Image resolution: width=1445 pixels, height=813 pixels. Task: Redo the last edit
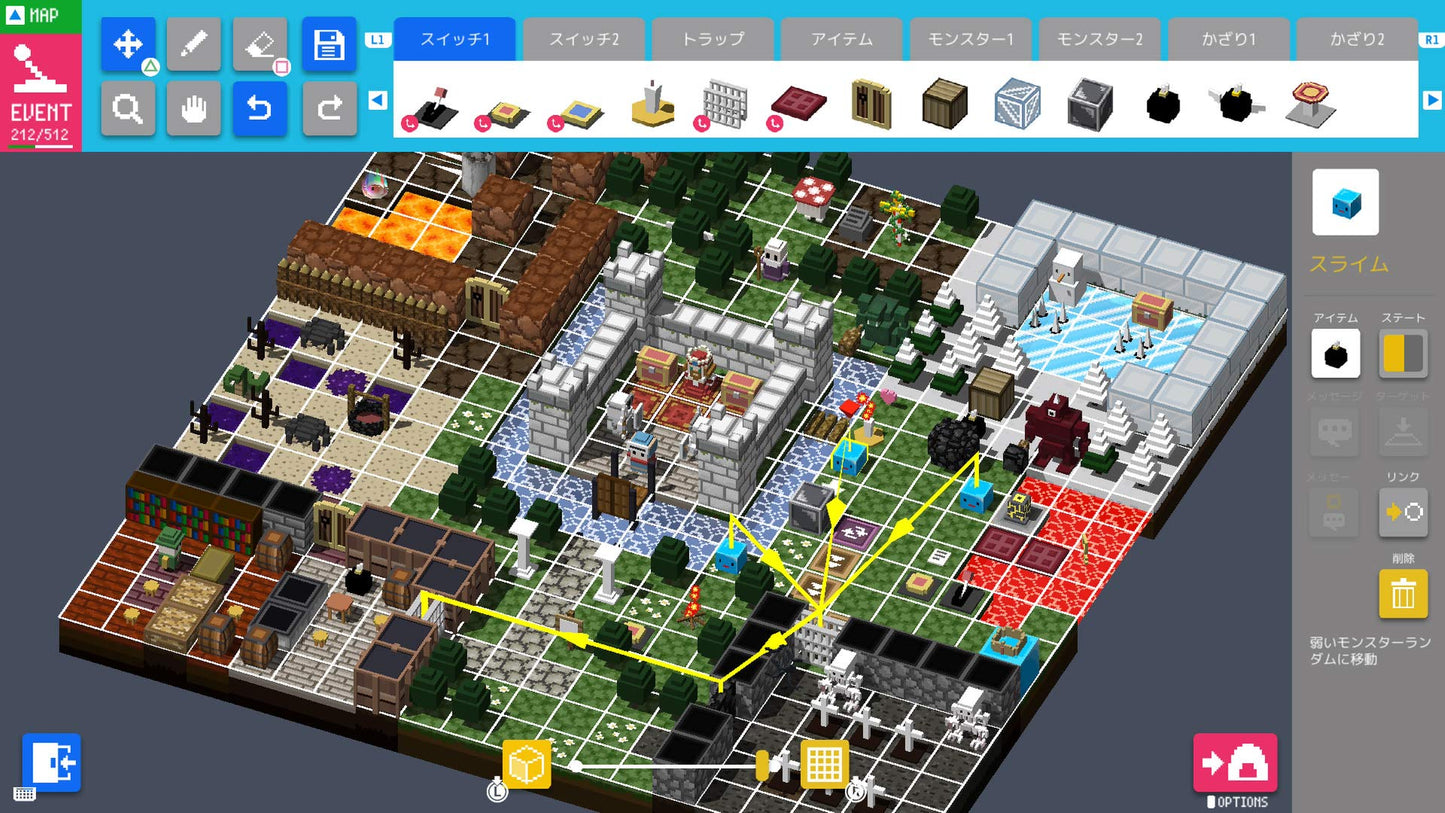pyautogui.click(x=329, y=108)
